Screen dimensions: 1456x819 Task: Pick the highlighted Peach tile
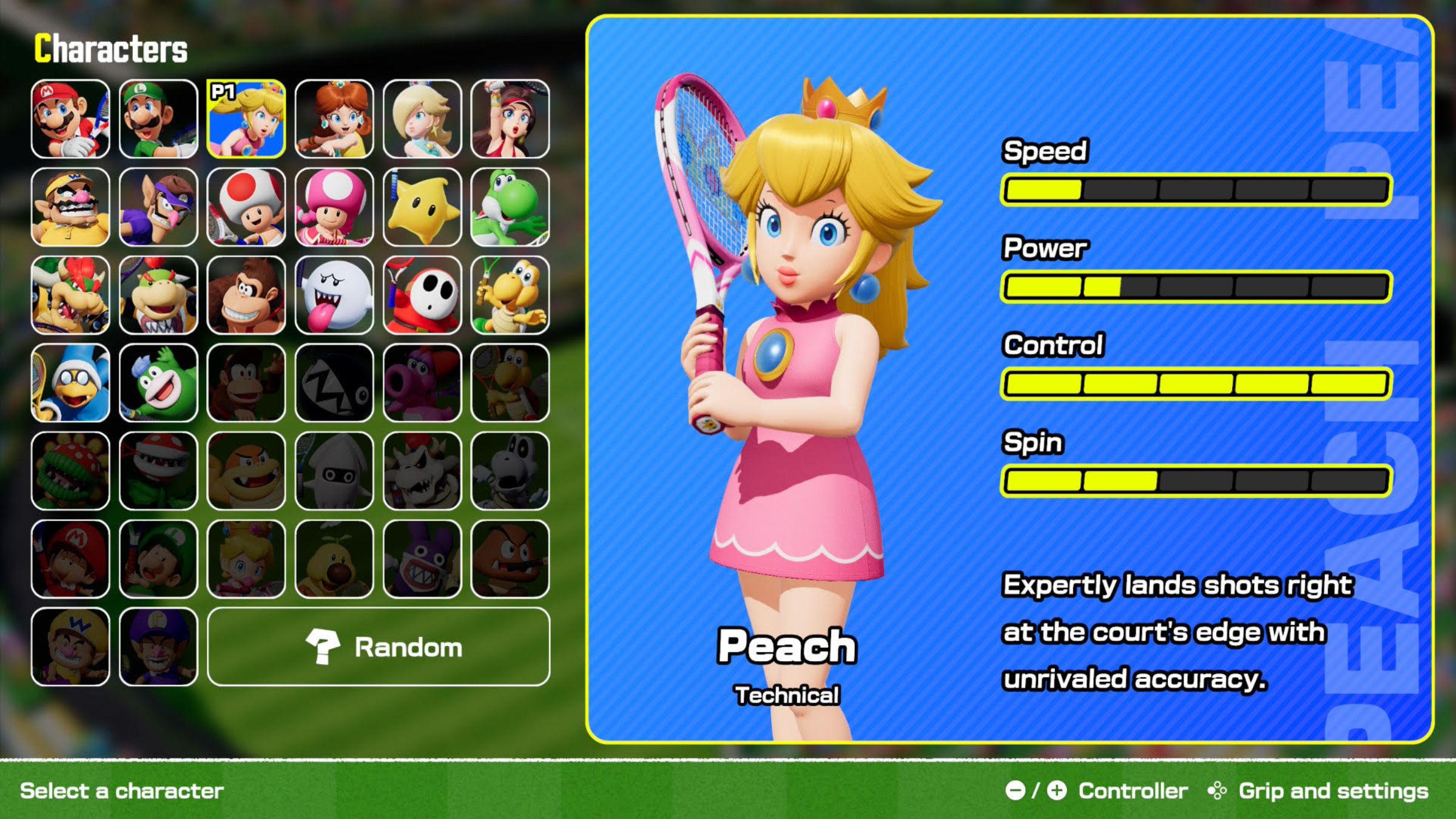coord(246,119)
